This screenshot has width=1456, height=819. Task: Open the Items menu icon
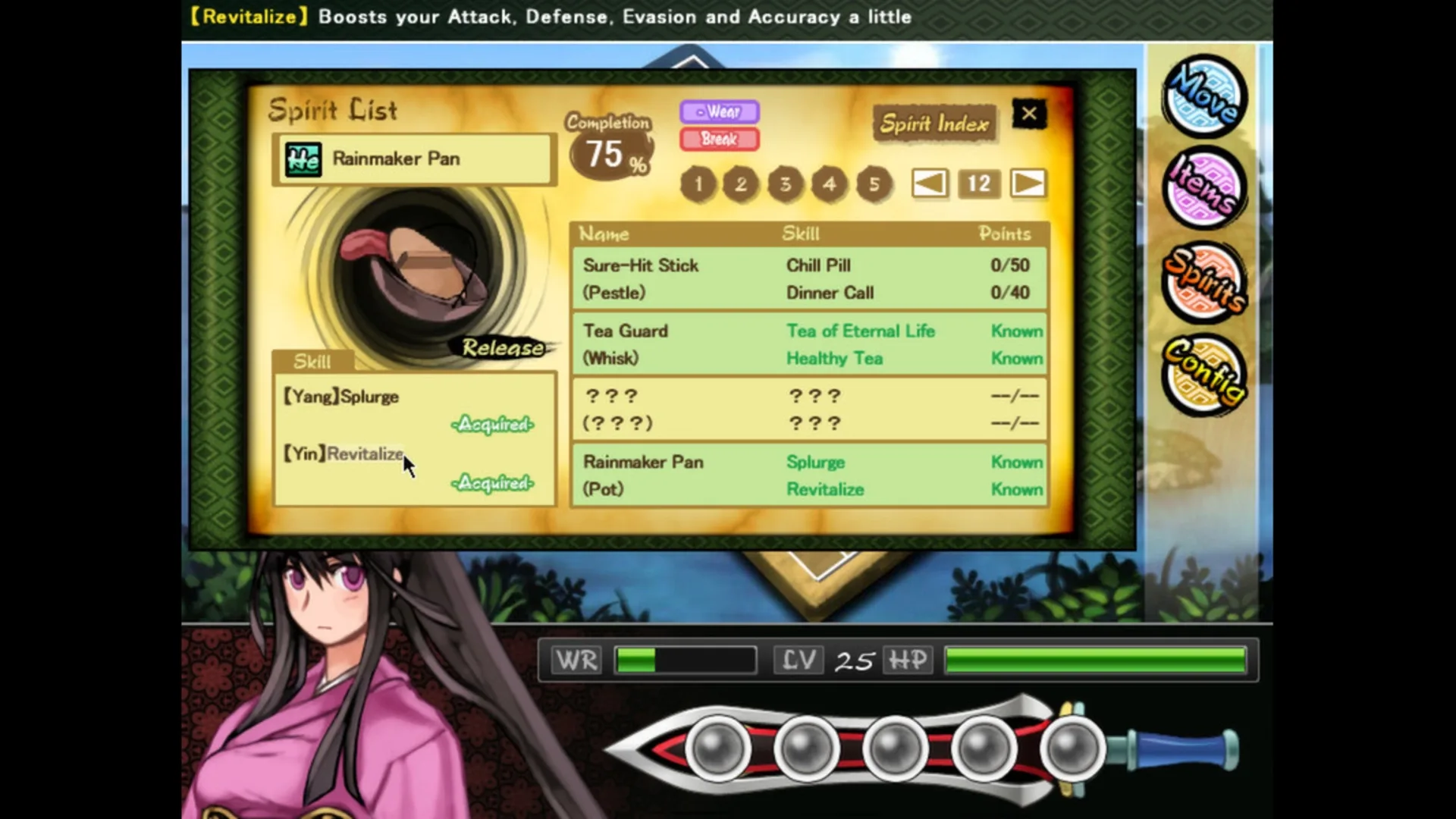click(x=1204, y=188)
